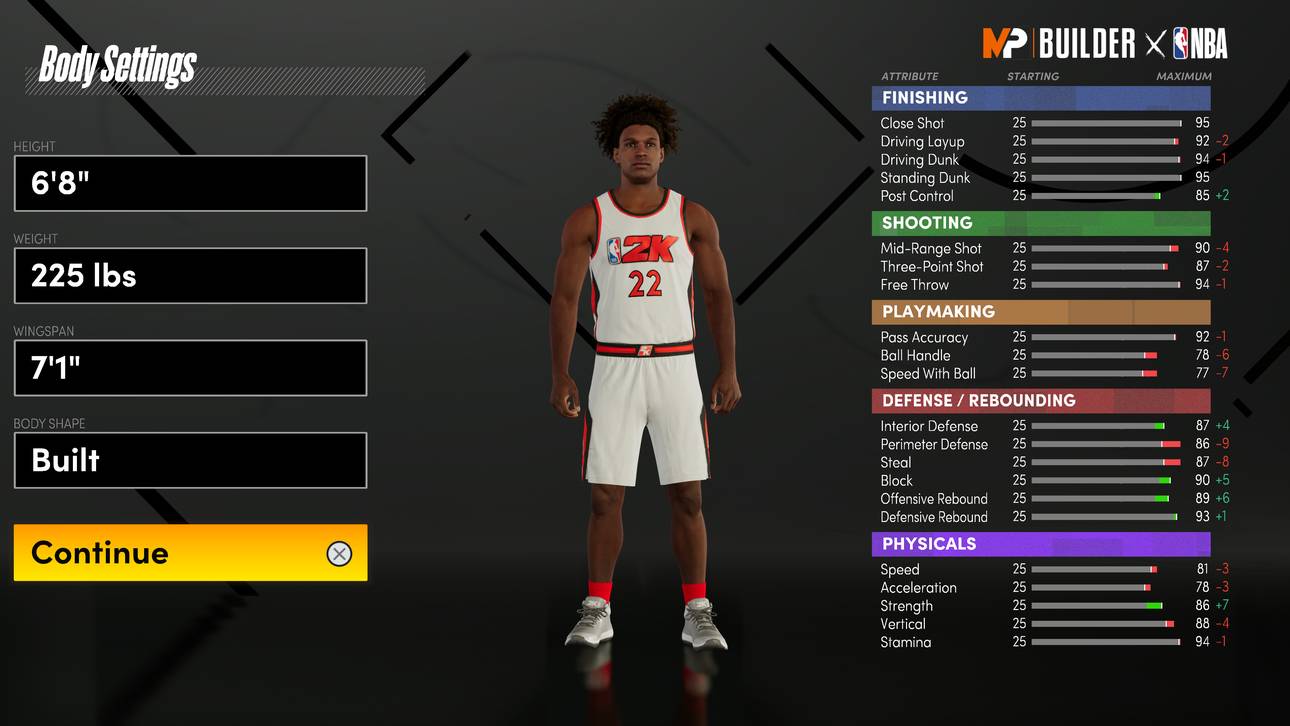Select the FINISHING category header
Image resolution: width=1290 pixels, height=726 pixels.
(x=1041, y=98)
